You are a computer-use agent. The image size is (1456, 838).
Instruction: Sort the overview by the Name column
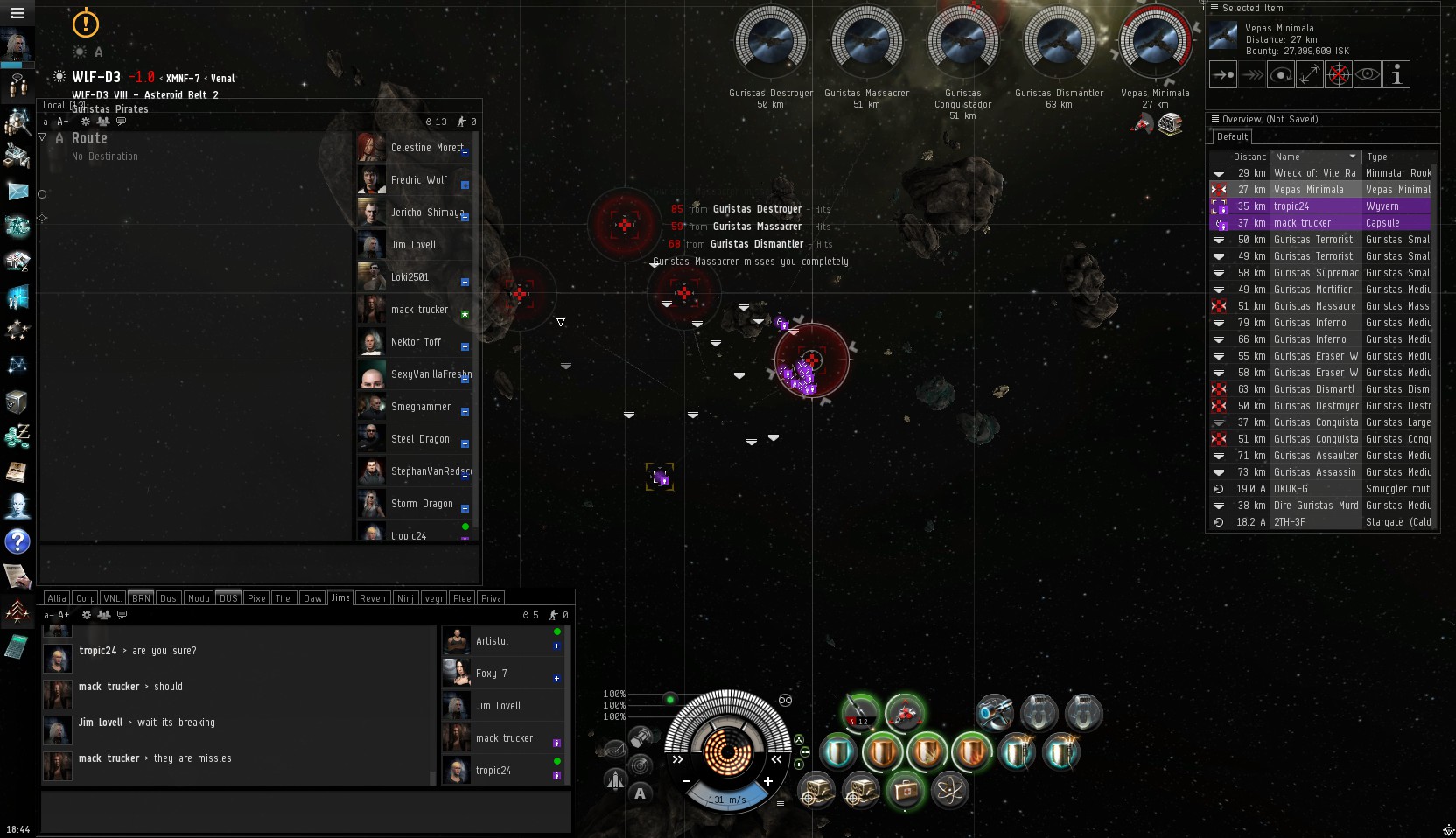[1314, 157]
